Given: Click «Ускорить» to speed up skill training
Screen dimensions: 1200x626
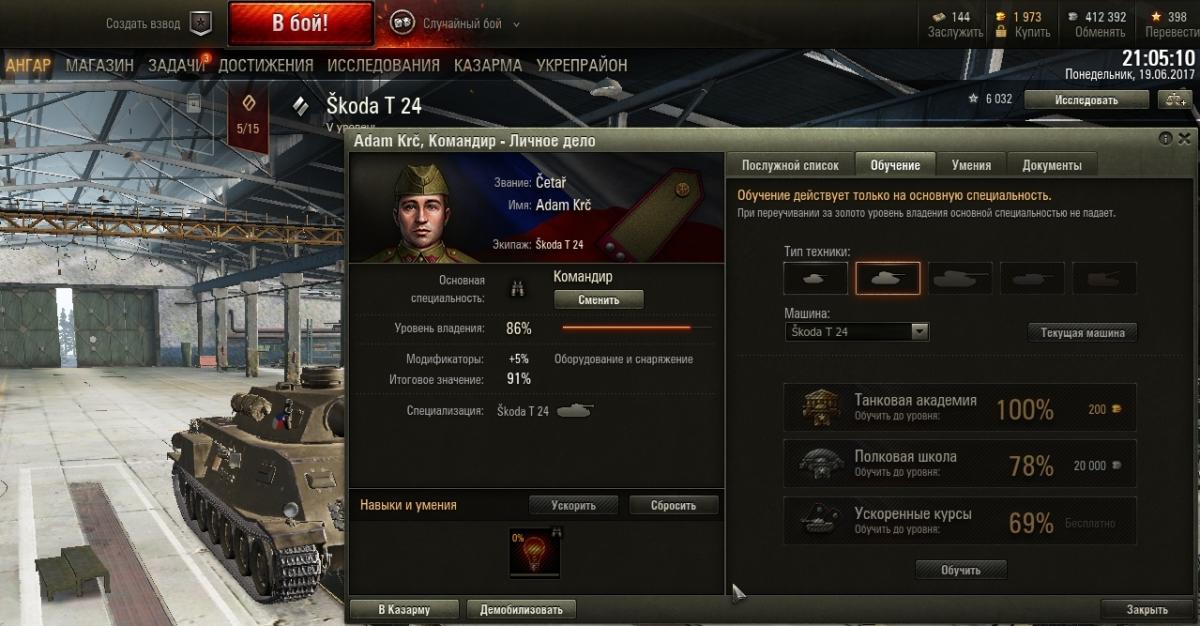Looking at the screenshot, I should point(573,505).
